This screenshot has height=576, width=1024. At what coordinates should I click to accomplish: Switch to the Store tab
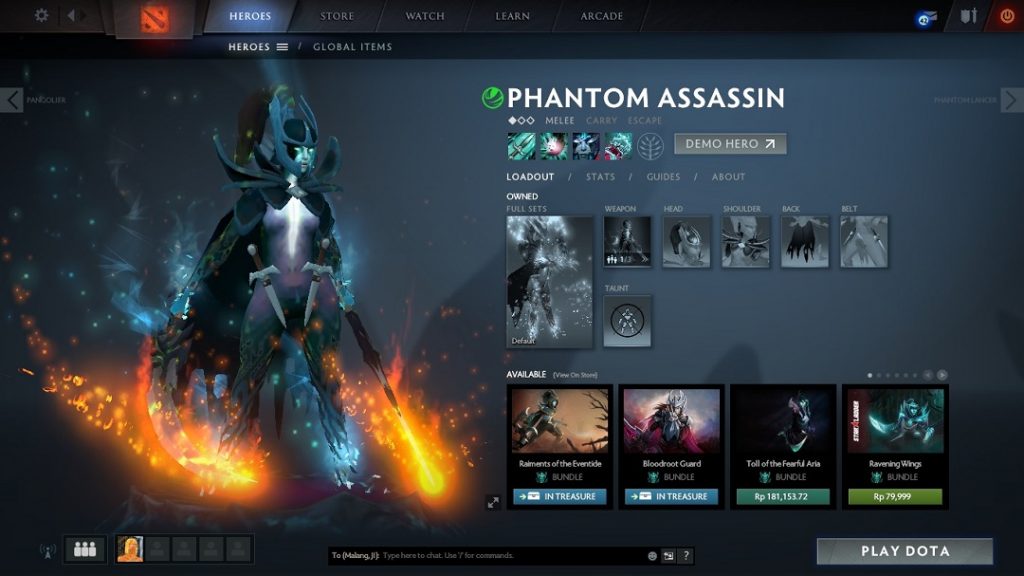click(x=336, y=16)
